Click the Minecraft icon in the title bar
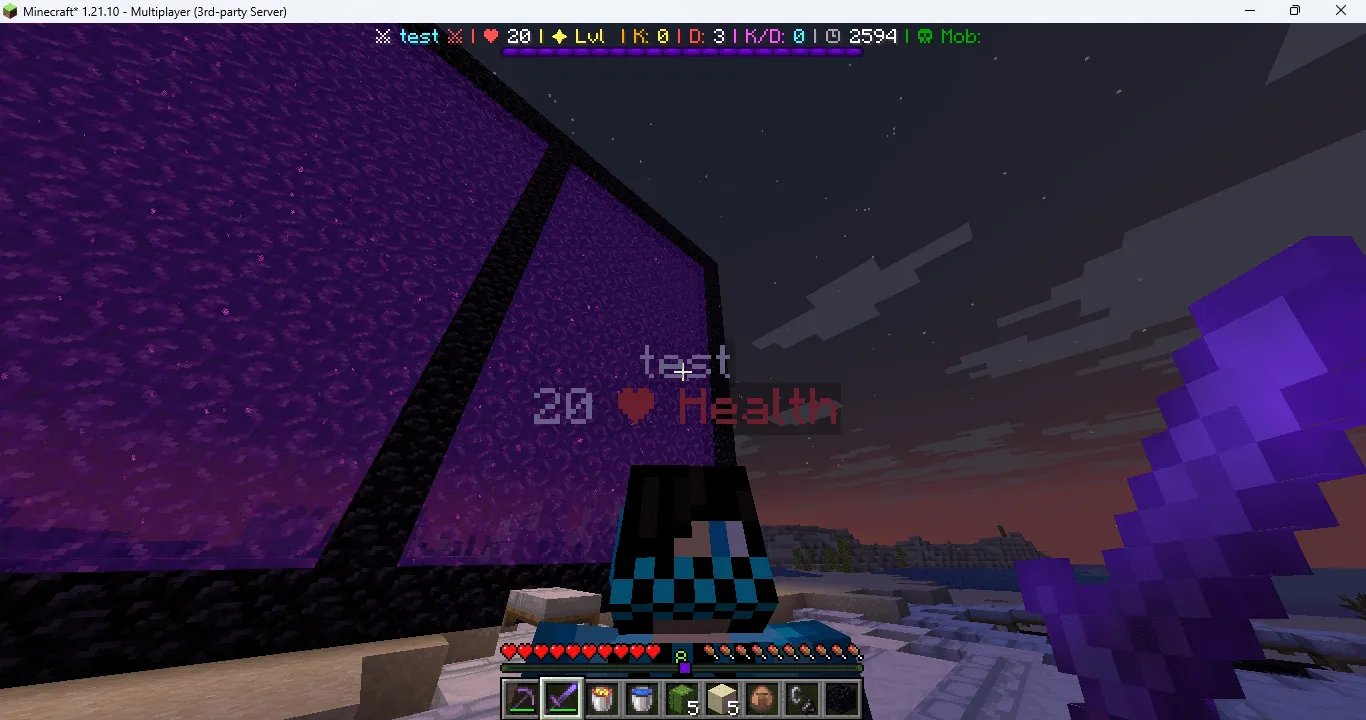Screen dimensions: 1366x720 coord(10,11)
